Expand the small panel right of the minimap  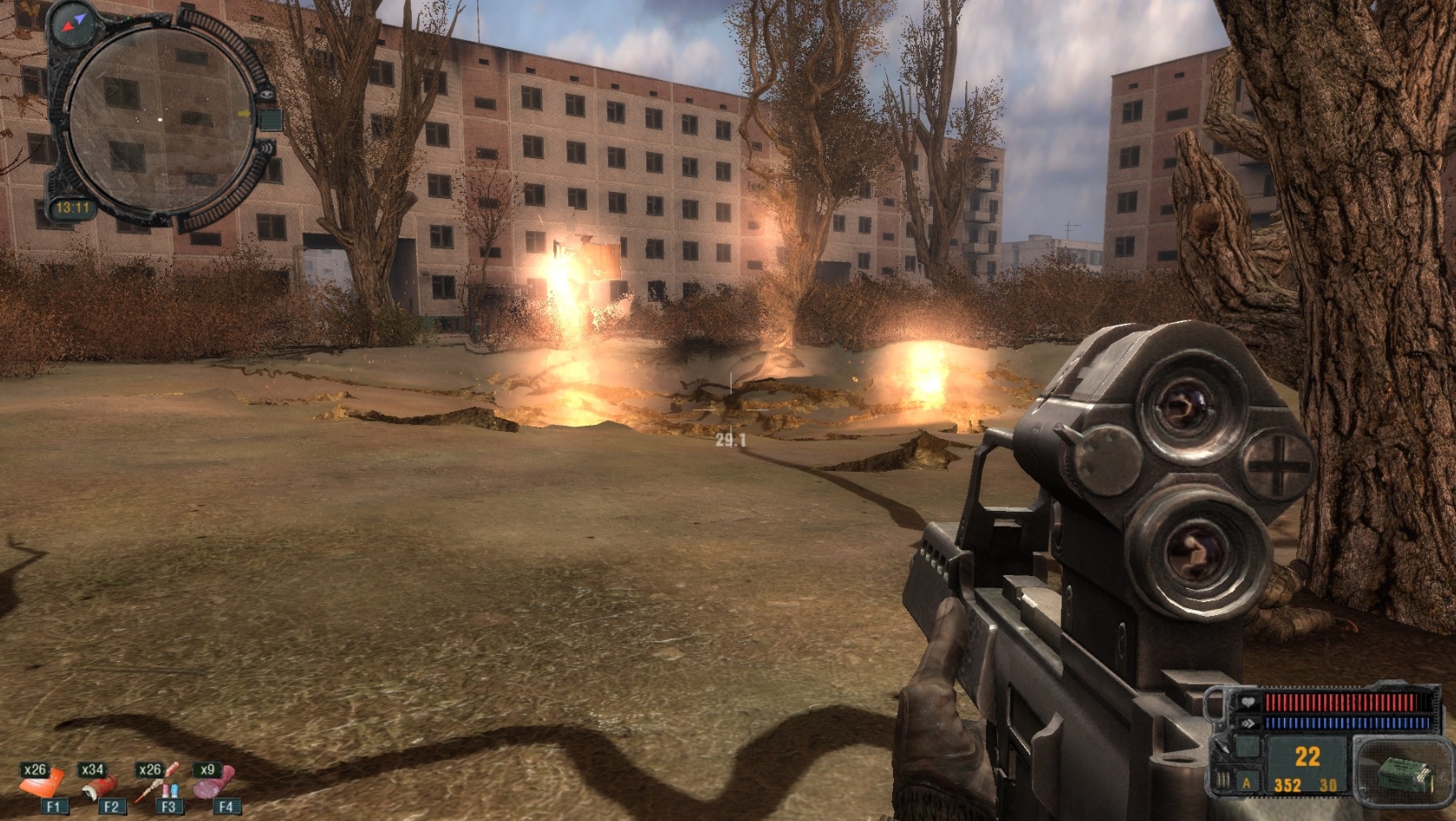point(272,120)
